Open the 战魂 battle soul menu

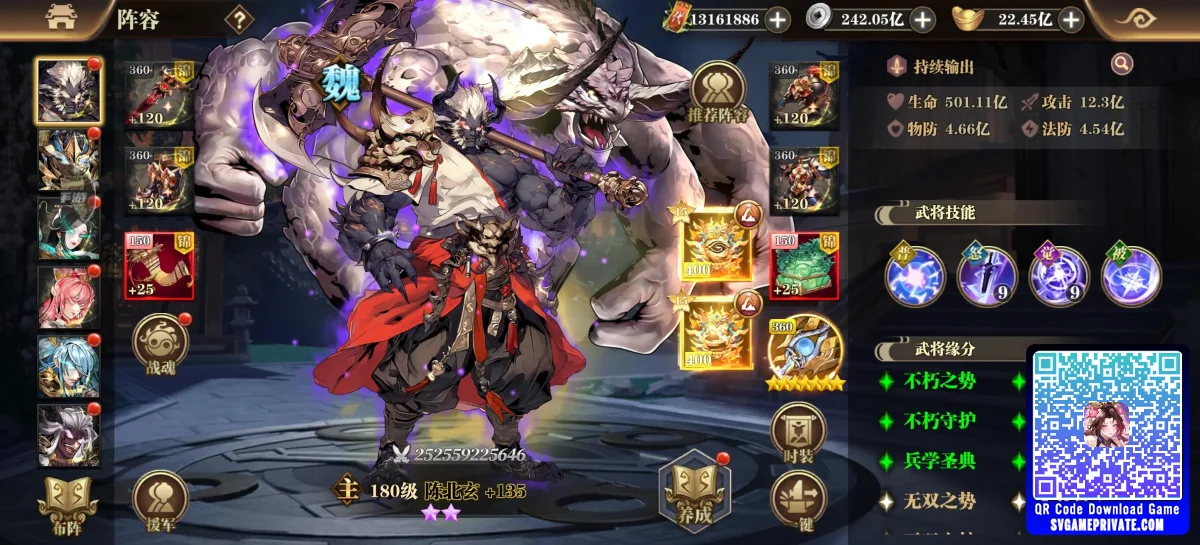tap(160, 342)
